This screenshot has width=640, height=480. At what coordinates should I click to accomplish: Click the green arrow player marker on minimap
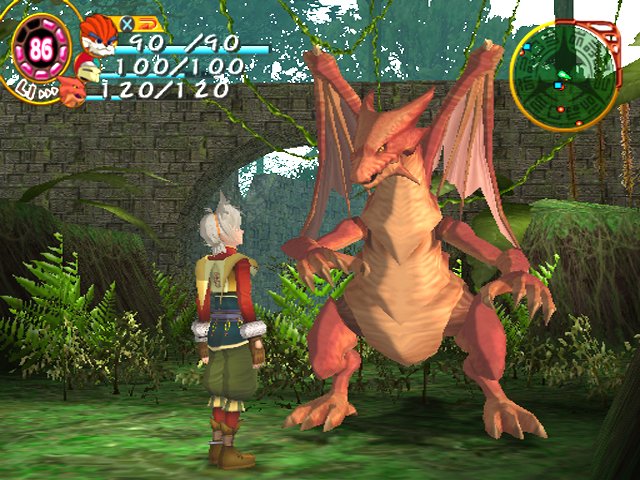[x=562, y=75]
